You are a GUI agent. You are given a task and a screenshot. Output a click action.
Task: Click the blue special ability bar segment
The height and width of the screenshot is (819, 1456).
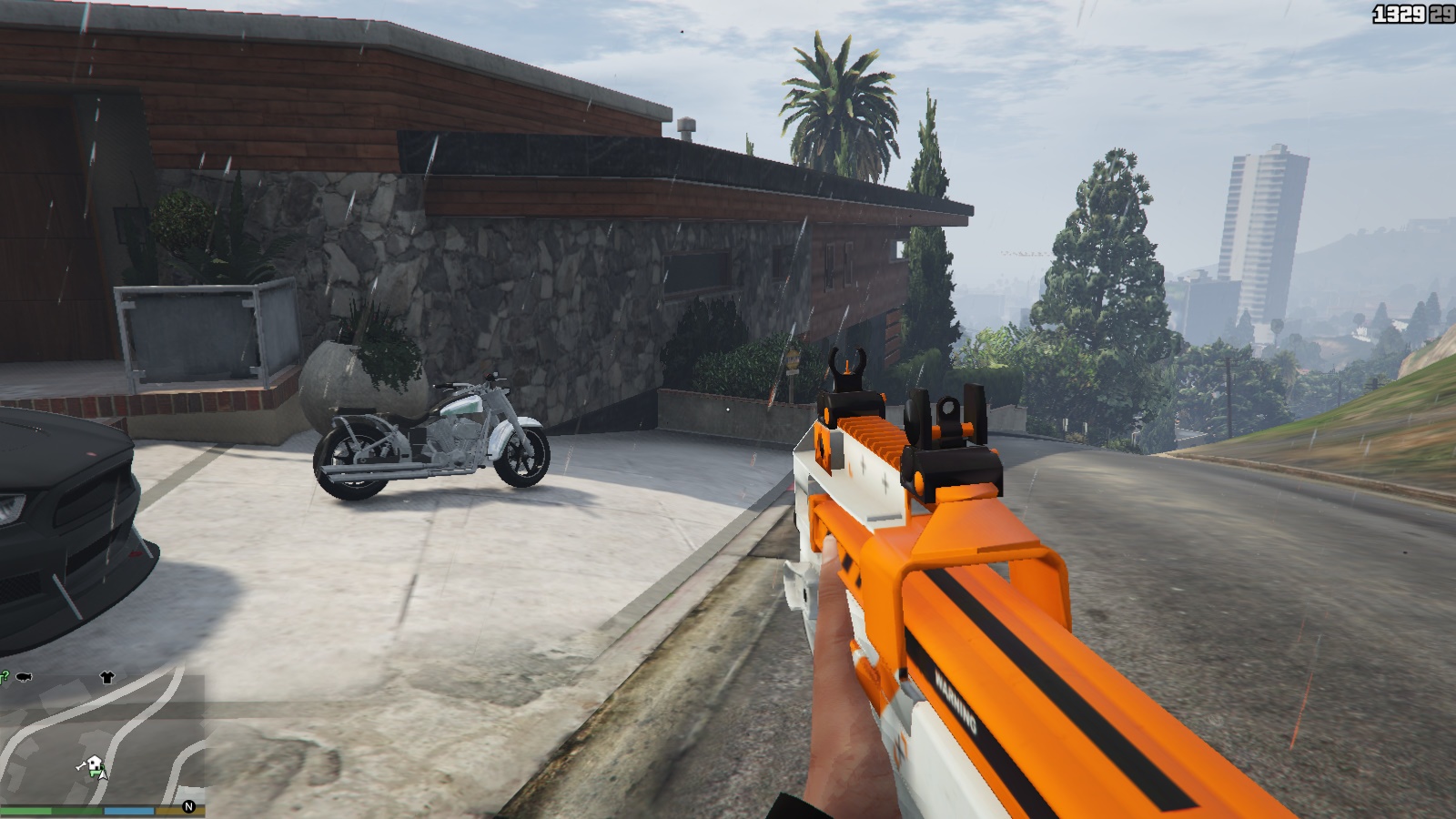tap(127, 811)
